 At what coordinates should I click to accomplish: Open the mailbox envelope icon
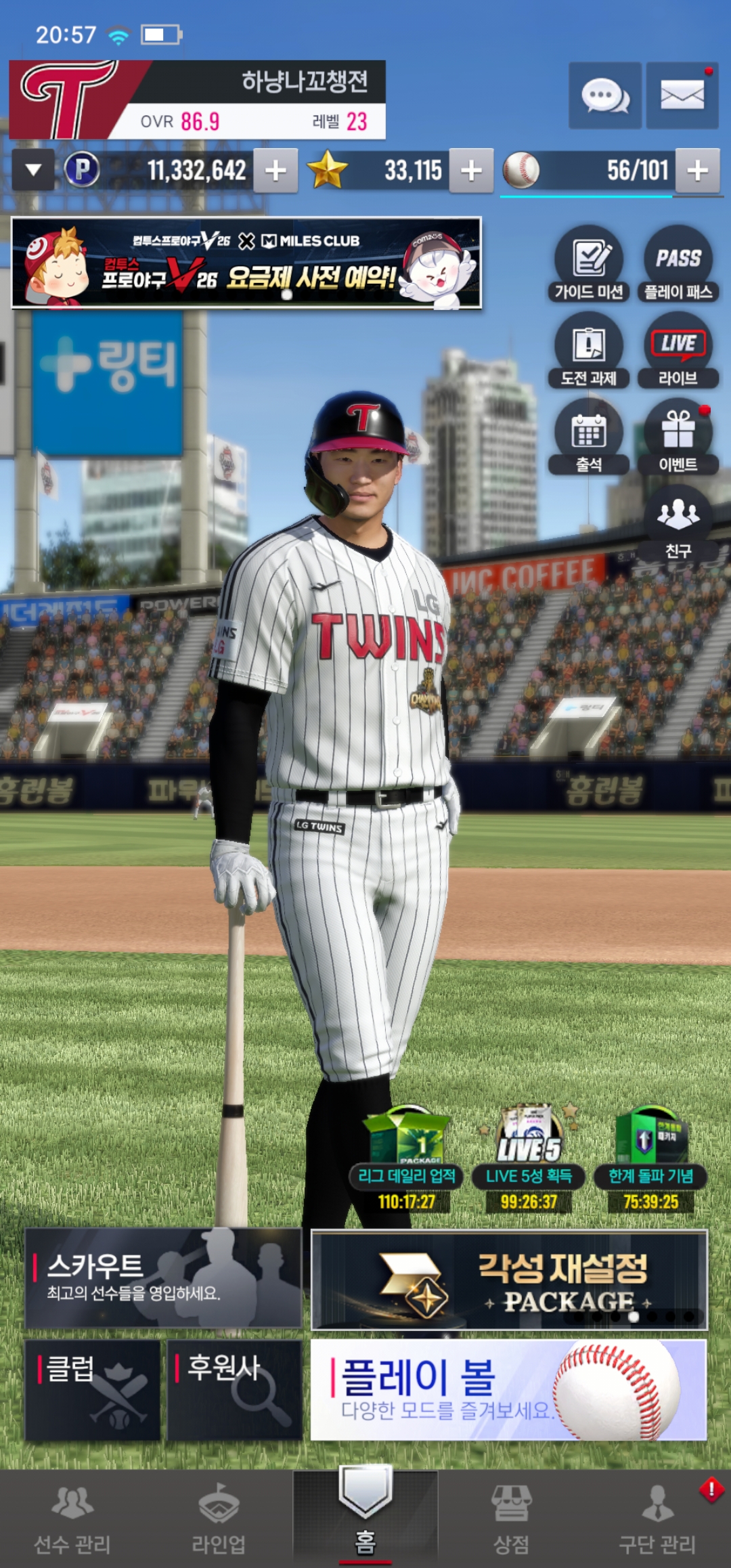[x=682, y=95]
